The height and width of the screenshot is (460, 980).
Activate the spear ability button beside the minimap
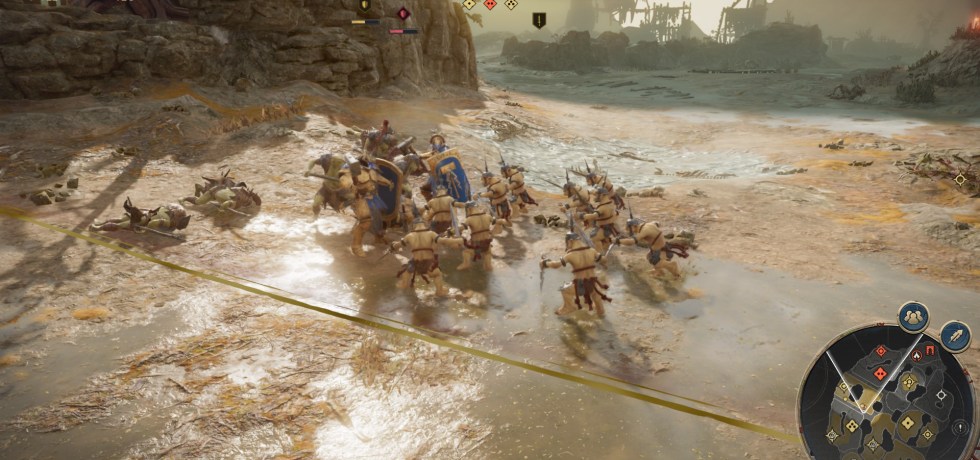pos(954,336)
